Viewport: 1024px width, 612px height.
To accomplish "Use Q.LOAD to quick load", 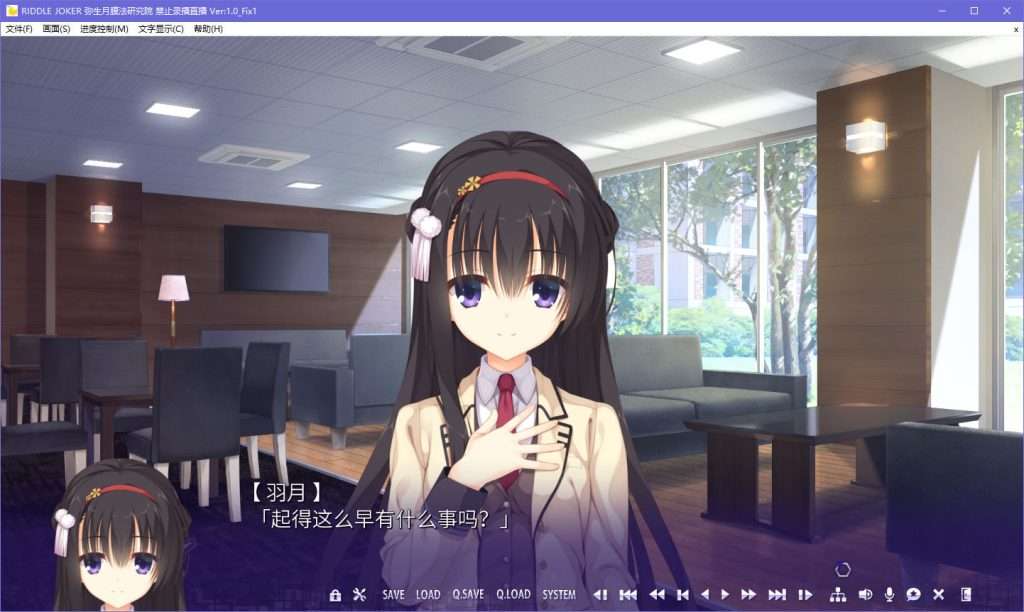I will click(x=512, y=595).
